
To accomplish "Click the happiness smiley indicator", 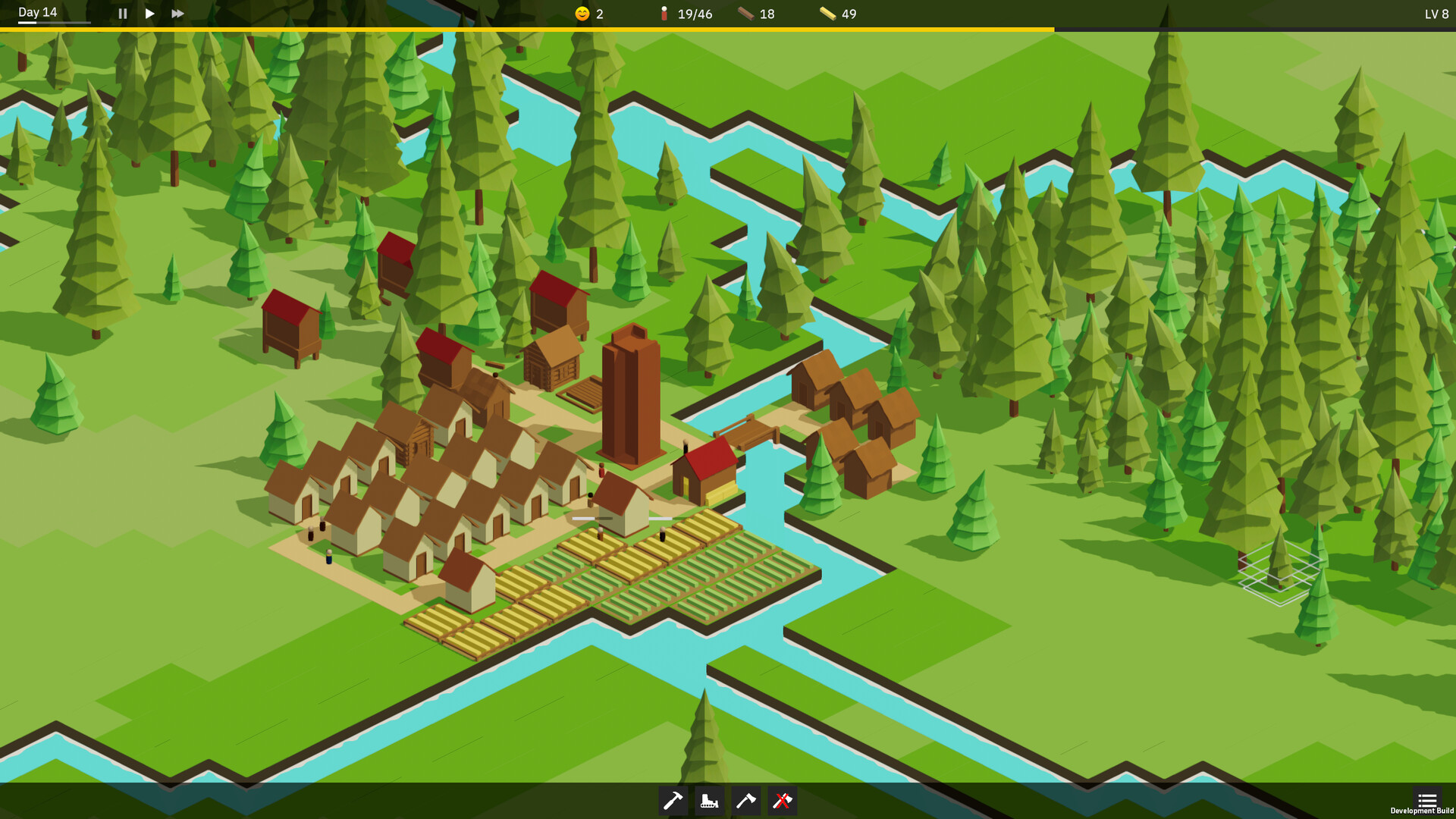I will 582,13.
